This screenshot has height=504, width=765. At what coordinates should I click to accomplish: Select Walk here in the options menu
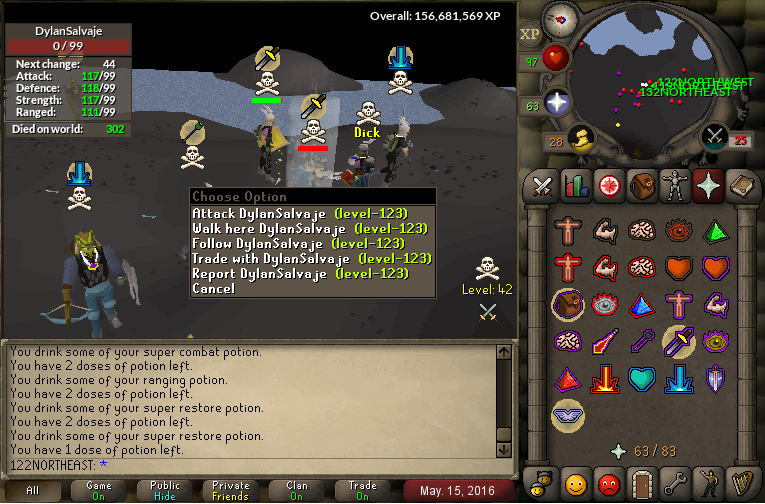click(312, 228)
